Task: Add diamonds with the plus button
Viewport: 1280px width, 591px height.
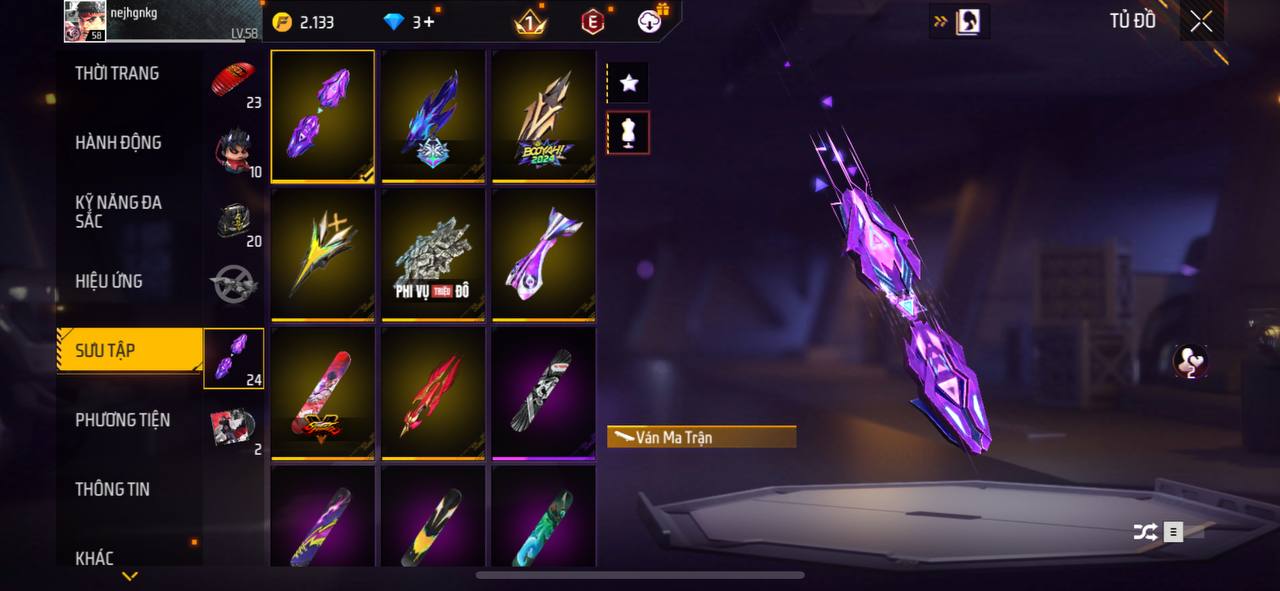Action: [x=430, y=22]
